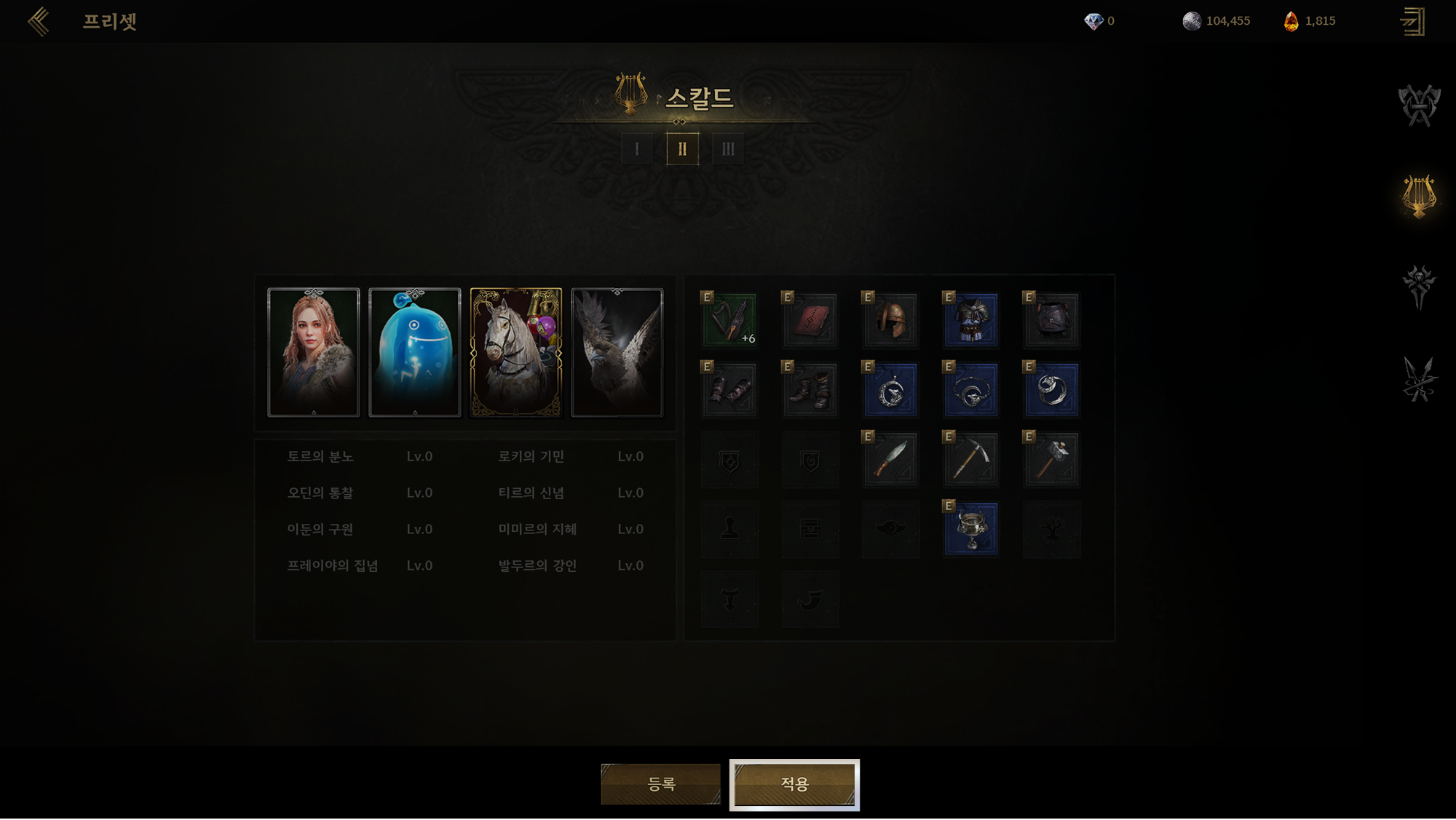Switch to preset slot I
This screenshot has width=1456, height=820.
click(637, 149)
